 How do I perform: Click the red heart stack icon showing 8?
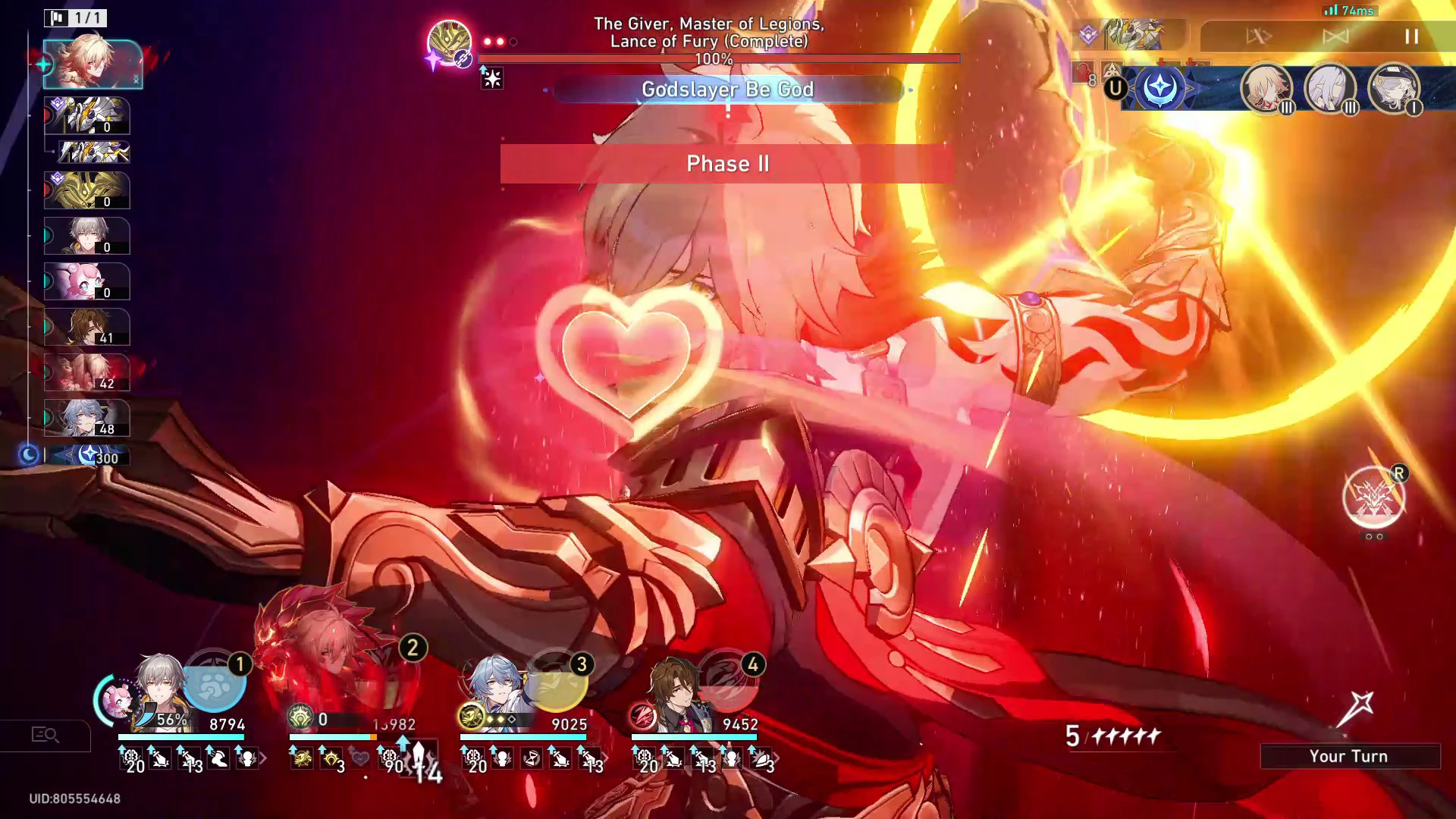click(1082, 73)
